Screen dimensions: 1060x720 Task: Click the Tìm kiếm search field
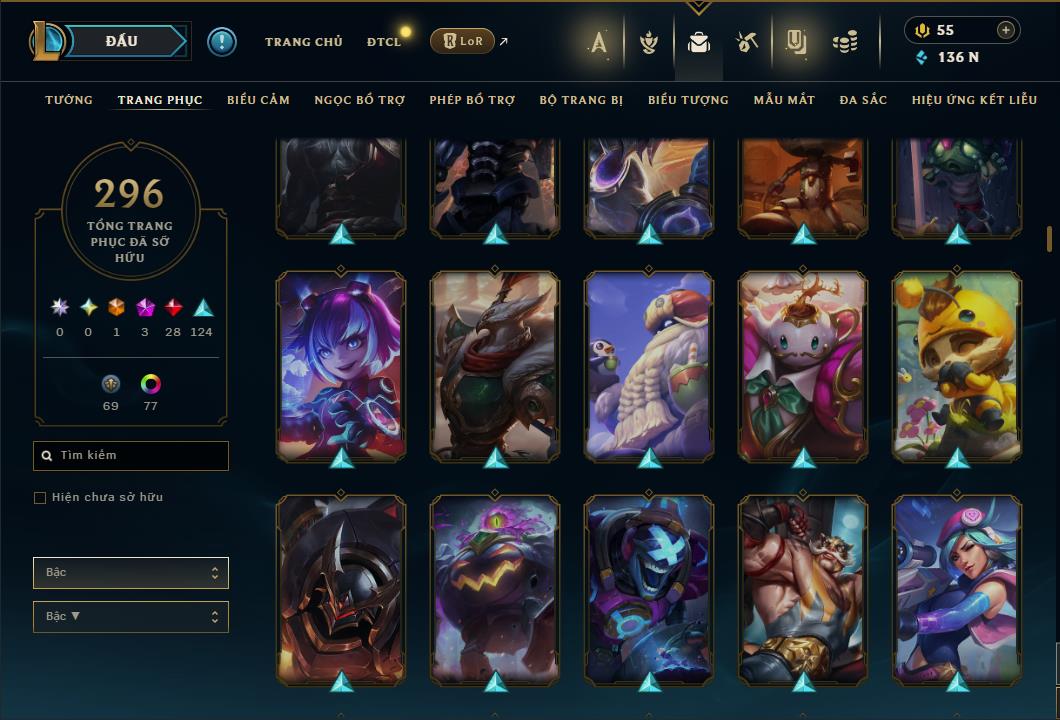[131, 456]
